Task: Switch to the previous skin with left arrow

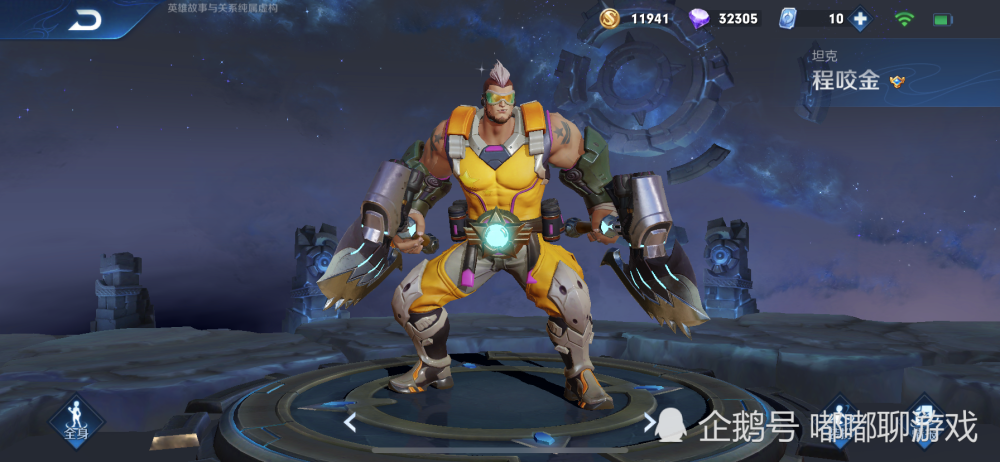Action: [x=350, y=422]
